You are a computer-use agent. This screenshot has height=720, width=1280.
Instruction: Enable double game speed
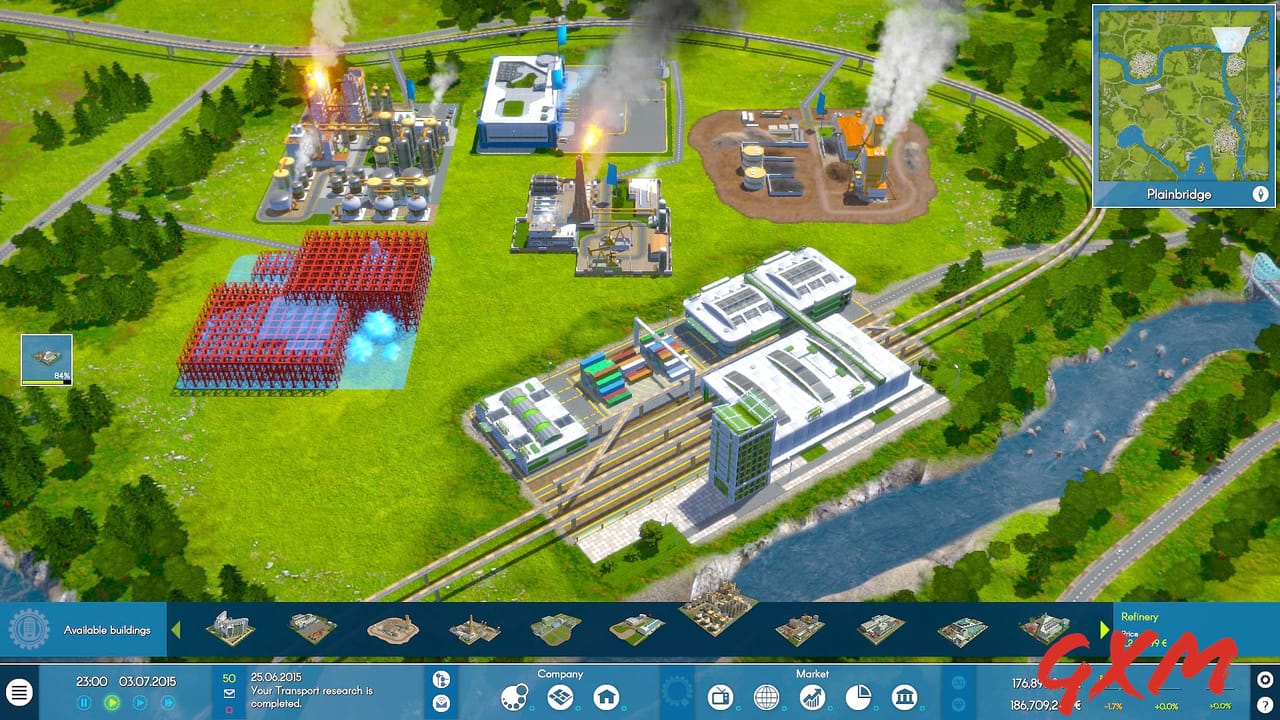point(139,702)
